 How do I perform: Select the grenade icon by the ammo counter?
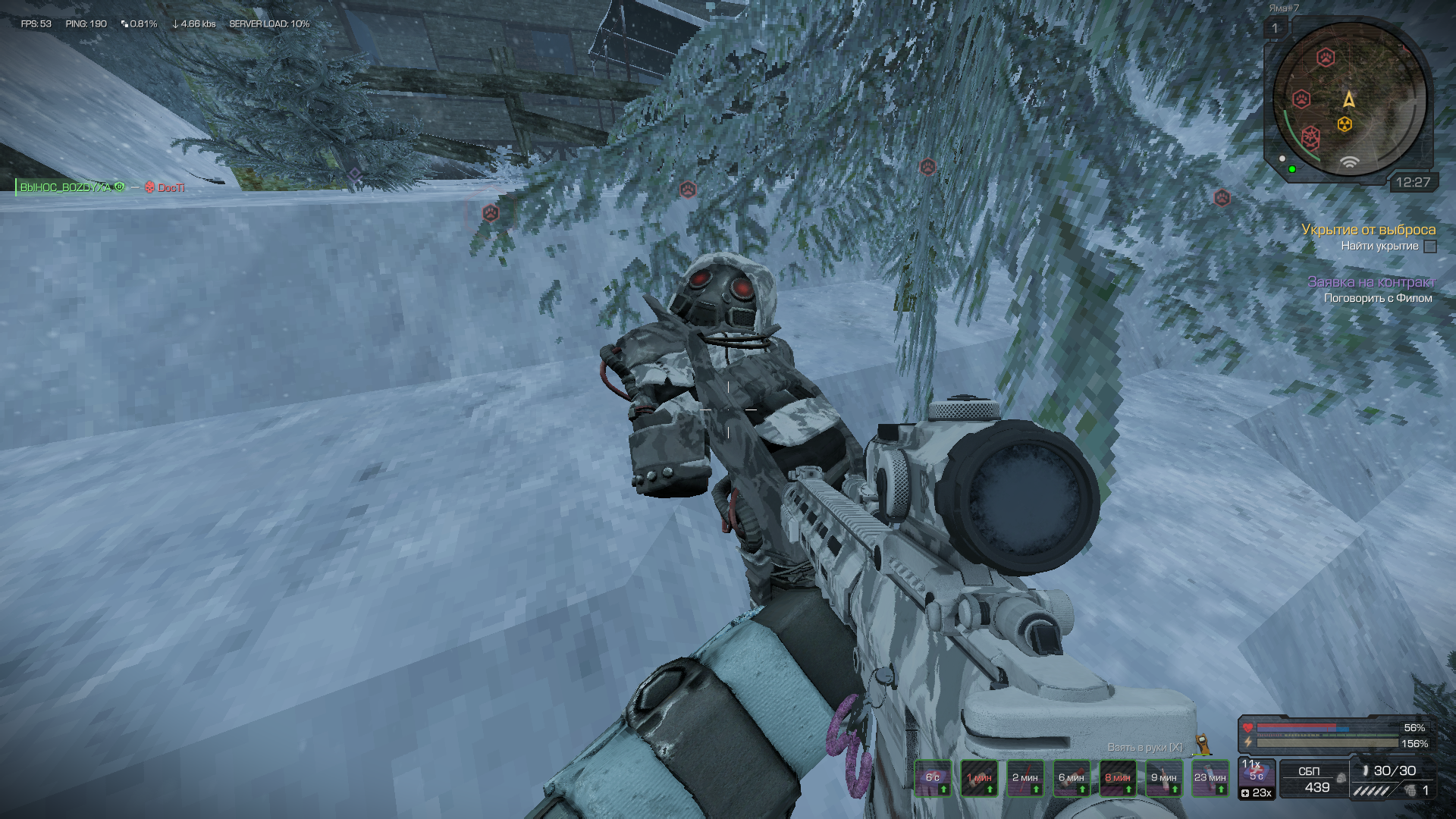(1410, 790)
